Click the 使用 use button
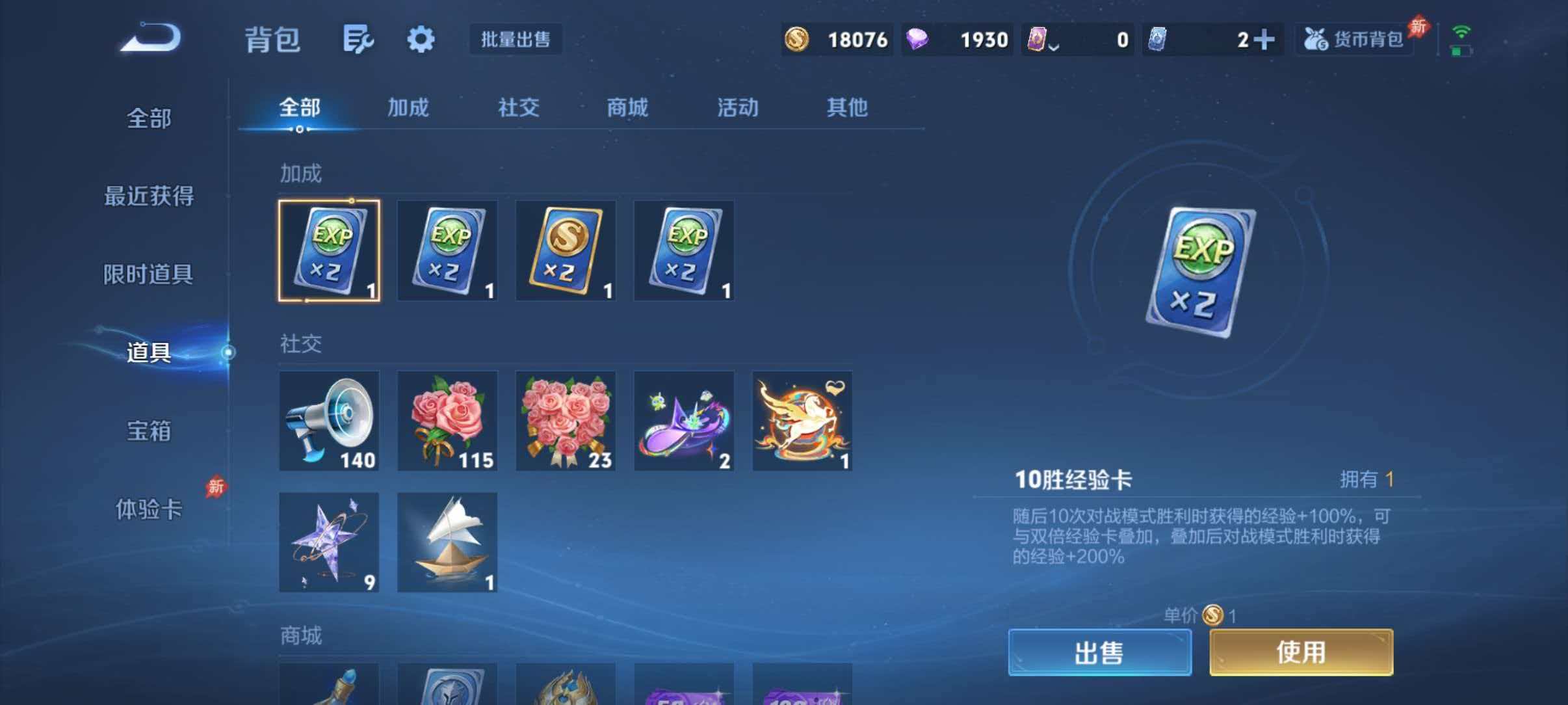This screenshot has width=1568, height=705. [1300, 652]
